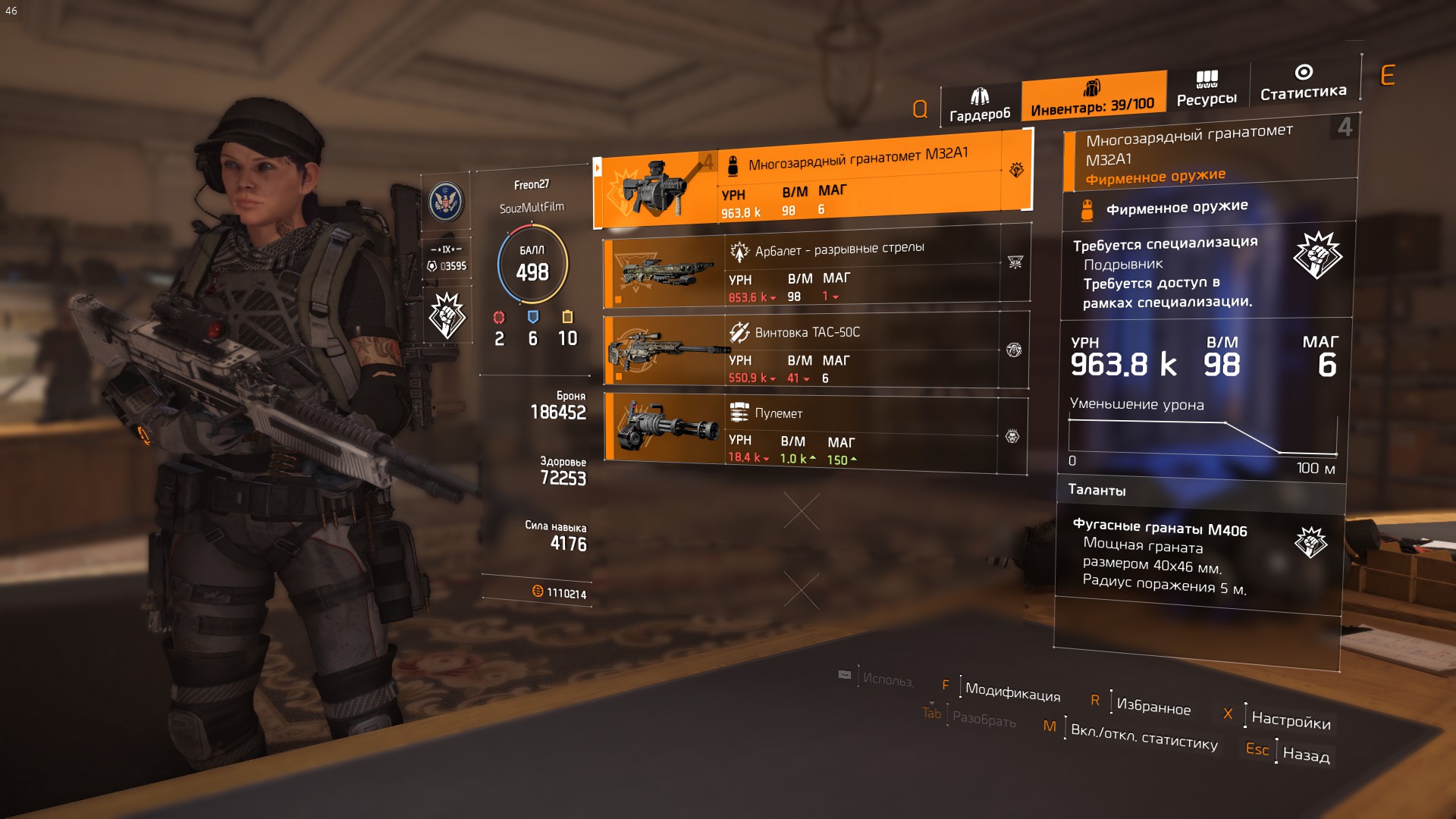Select the Винтовка TAC-50C weapon row

pos(816,353)
